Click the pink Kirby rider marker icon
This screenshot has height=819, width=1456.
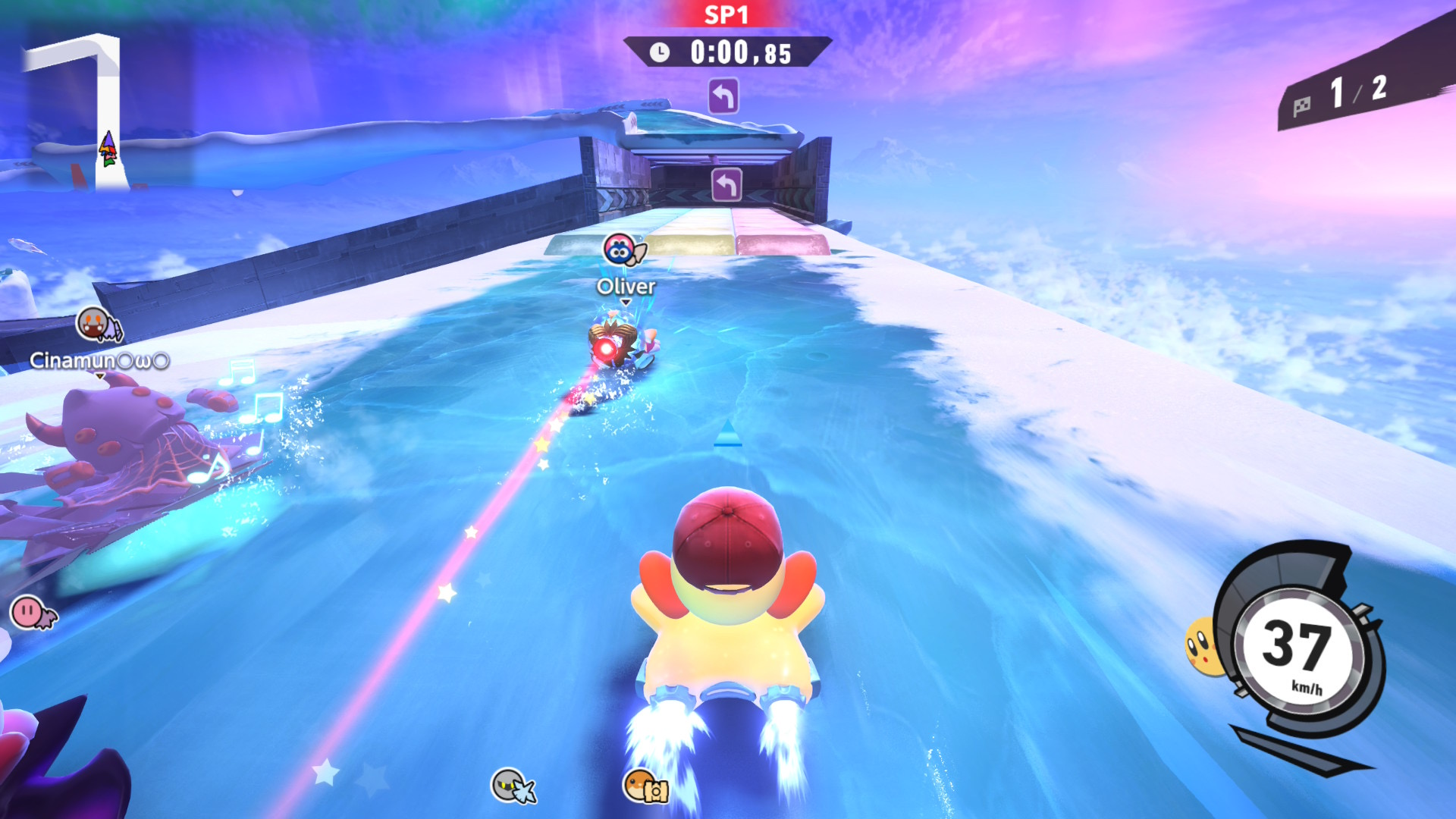[x=32, y=611]
